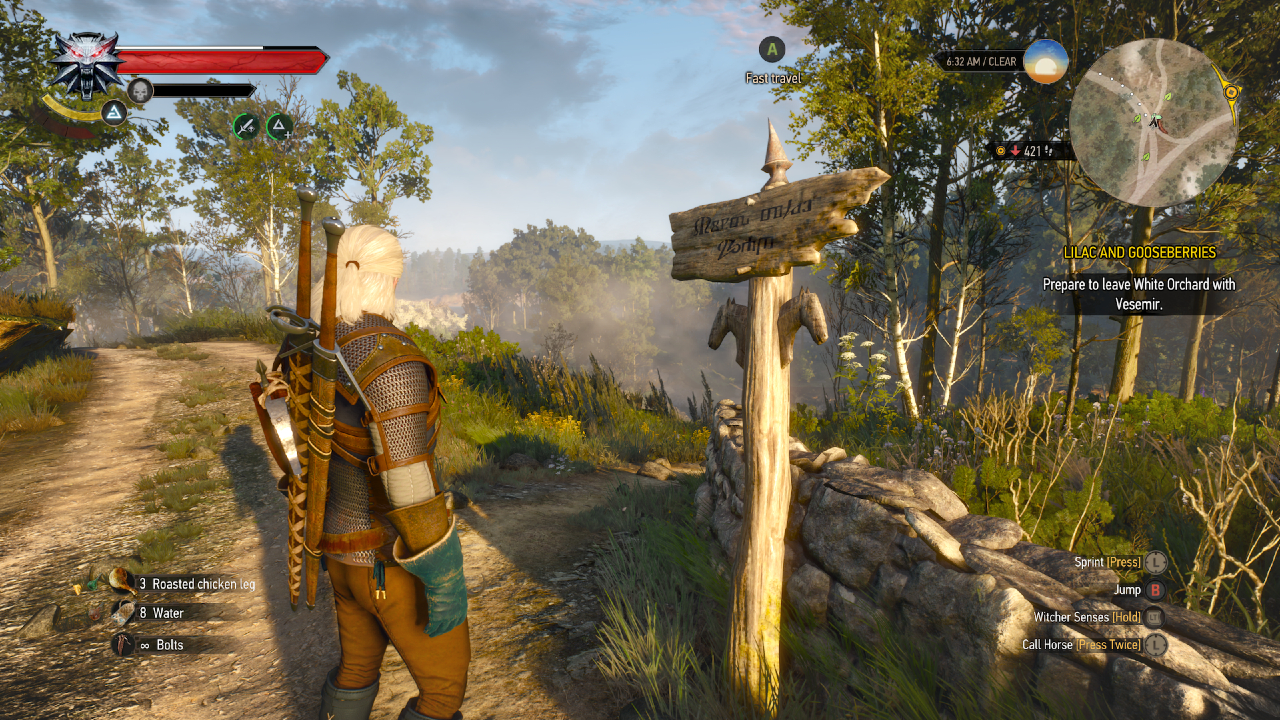Select the yellow quest marker on minimap edge
This screenshot has height=720, width=1280.
point(1231,92)
